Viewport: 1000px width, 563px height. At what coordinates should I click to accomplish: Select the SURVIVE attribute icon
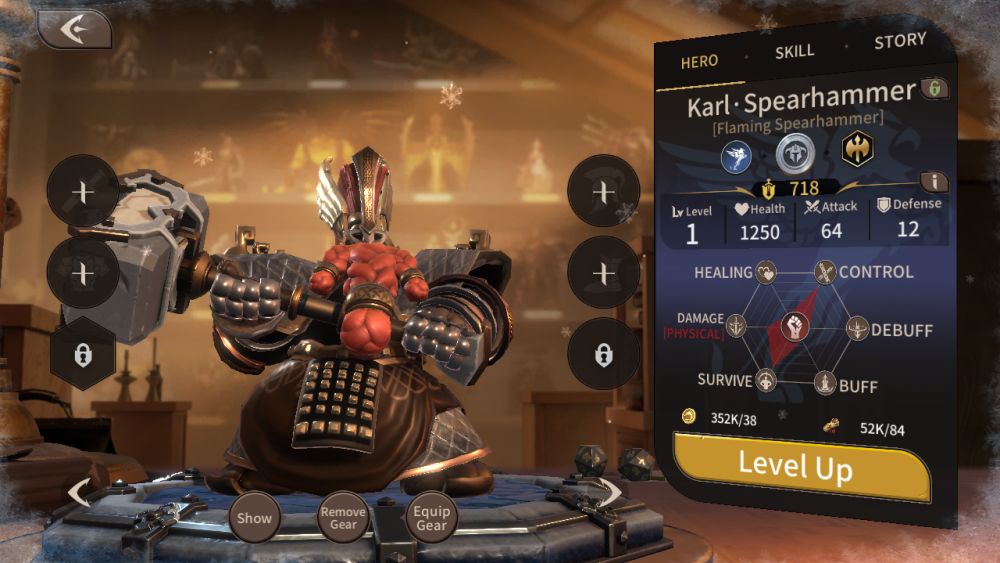click(x=766, y=381)
